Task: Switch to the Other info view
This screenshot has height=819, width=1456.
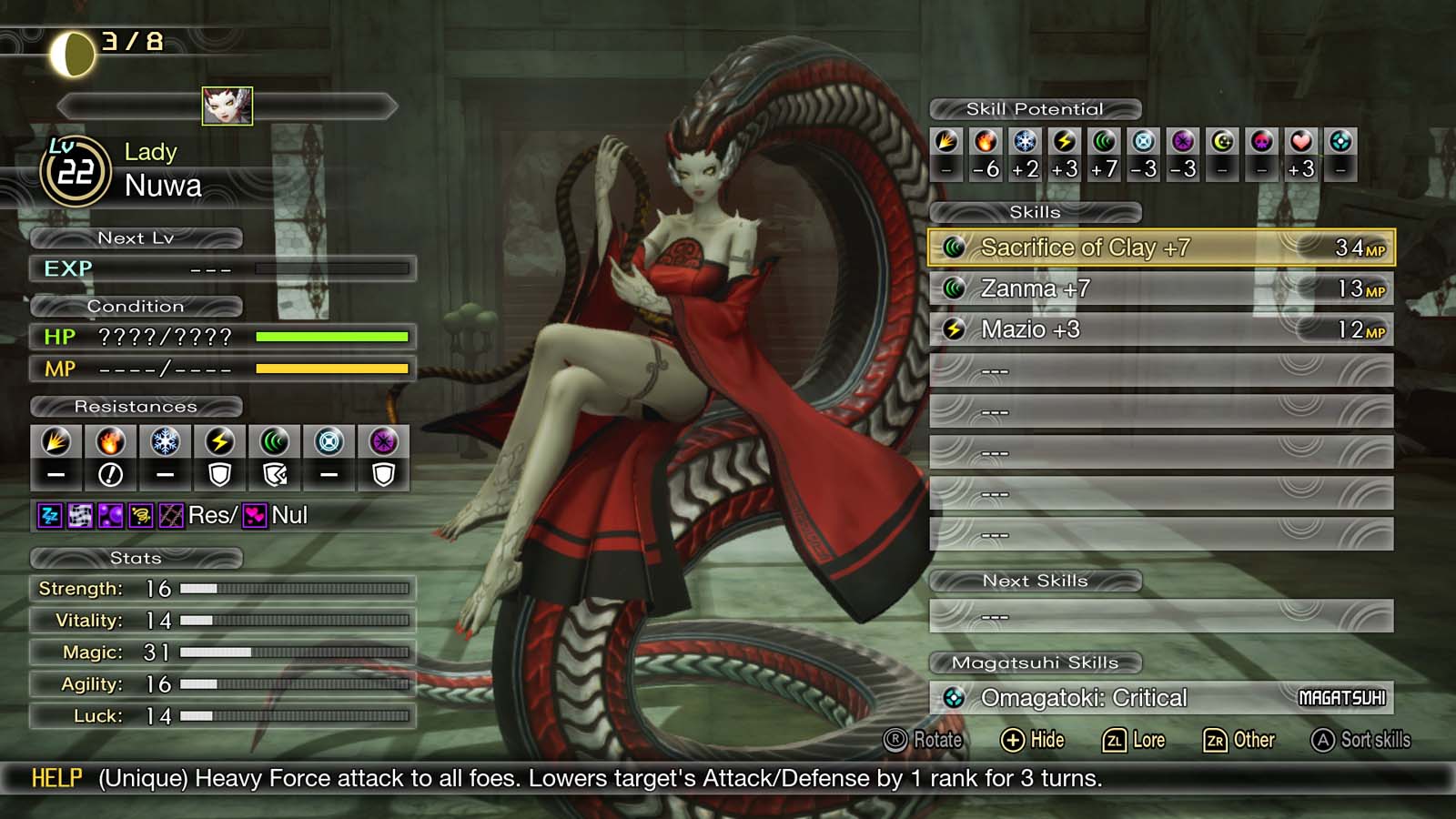Action: pos(1238,740)
